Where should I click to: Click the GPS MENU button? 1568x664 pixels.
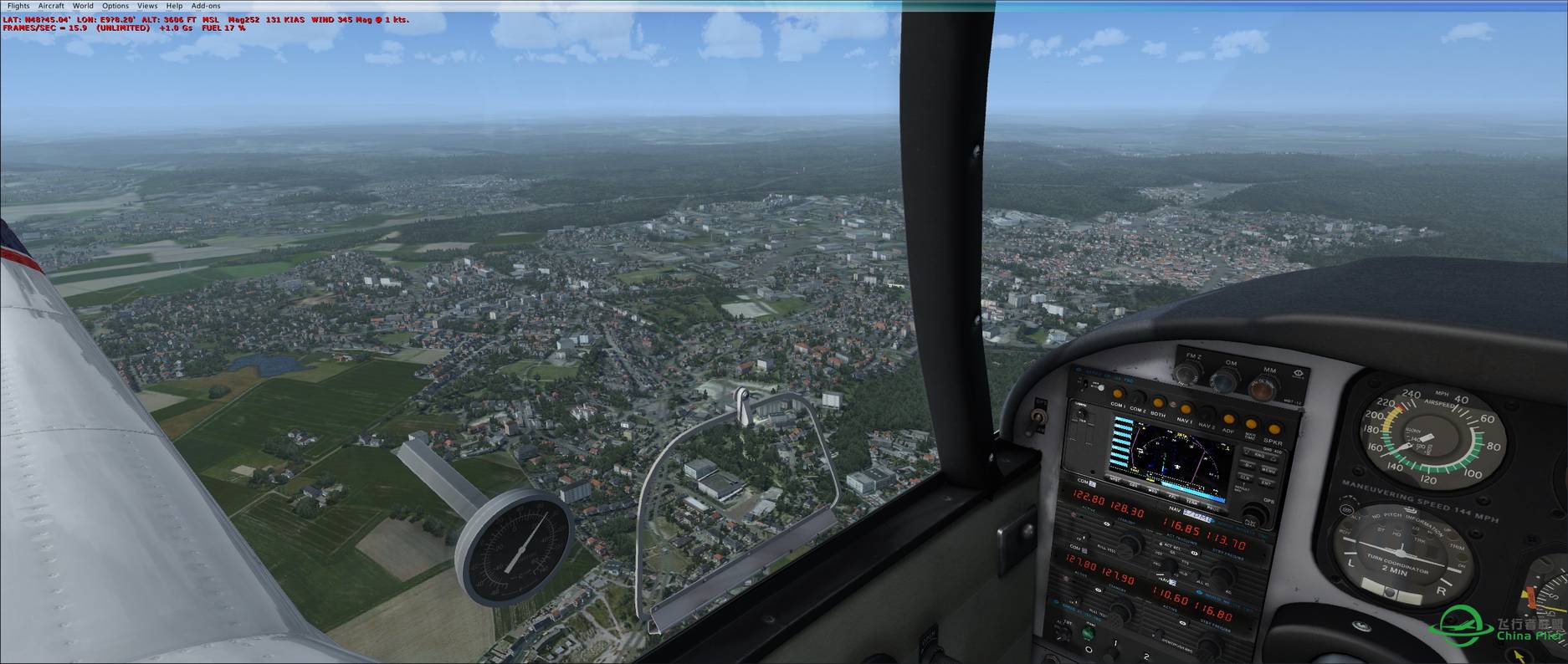1268,471
